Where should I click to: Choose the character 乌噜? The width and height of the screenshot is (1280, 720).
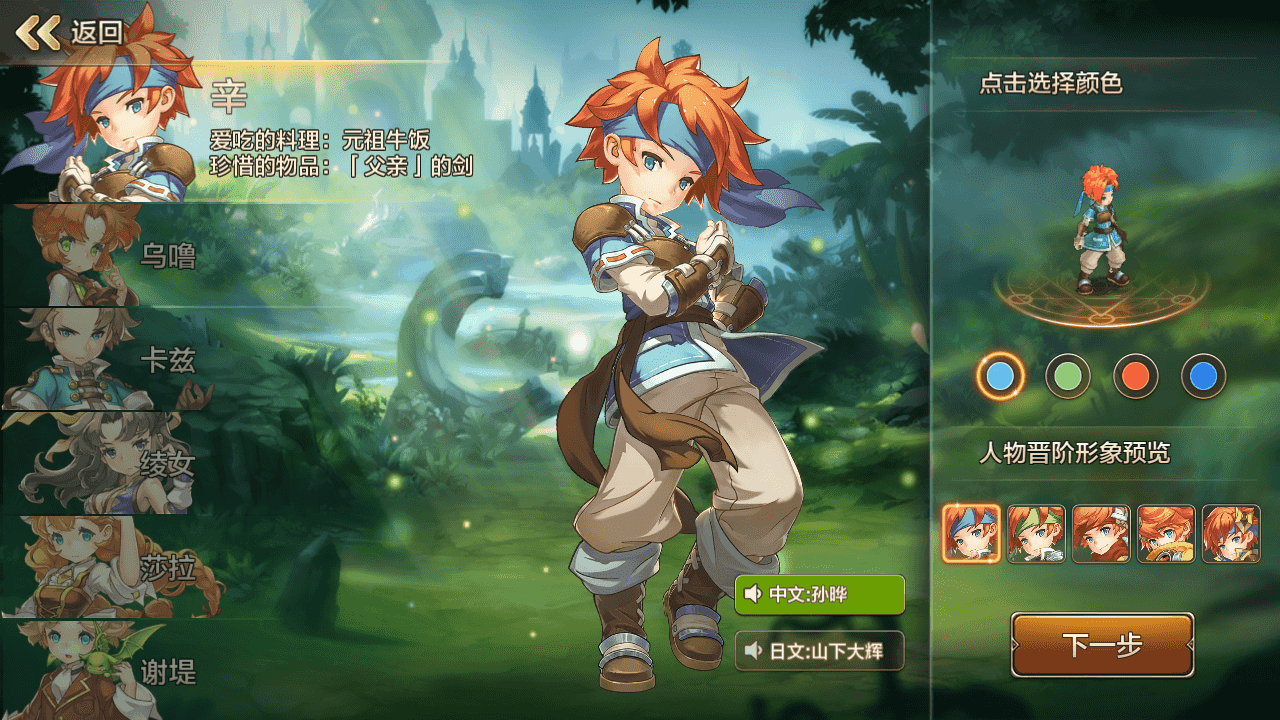[110, 256]
